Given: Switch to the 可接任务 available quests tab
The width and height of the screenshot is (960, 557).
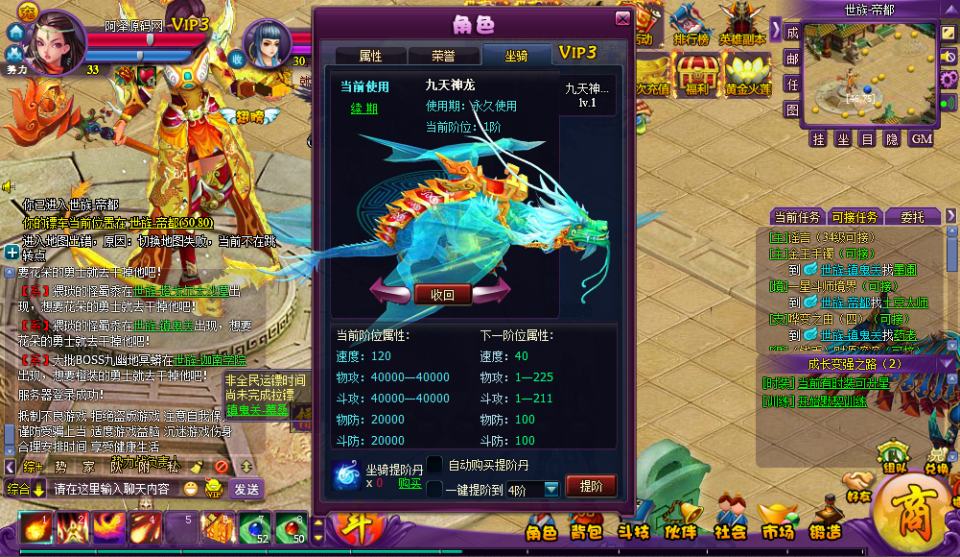Looking at the screenshot, I should coord(855,216).
